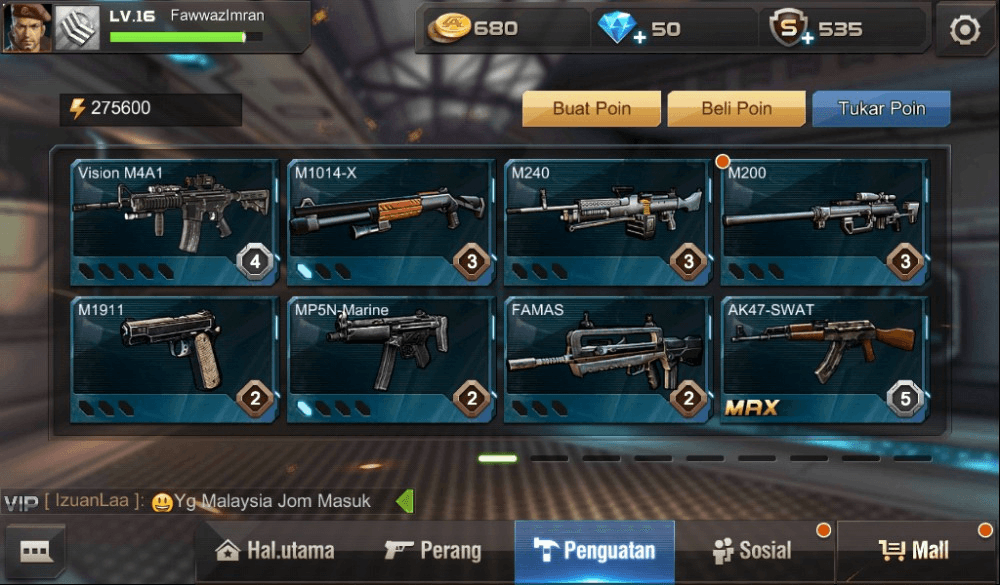Image resolution: width=1000 pixels, height=585 pixels.
Task: Open the chat keyboard button
Action: click(36, 551)
